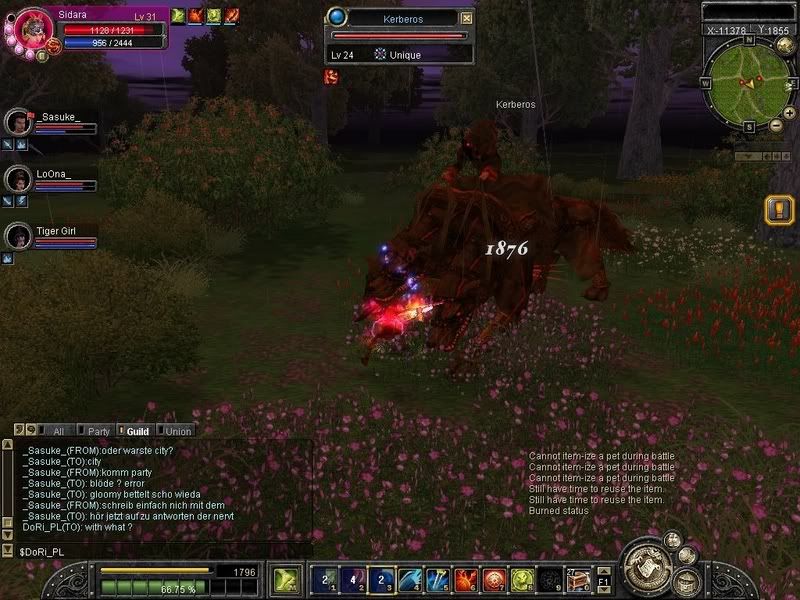Screen dimensions: 800x600
Task: Open the yellow exclamation alert notification
Action: point(778,210)
